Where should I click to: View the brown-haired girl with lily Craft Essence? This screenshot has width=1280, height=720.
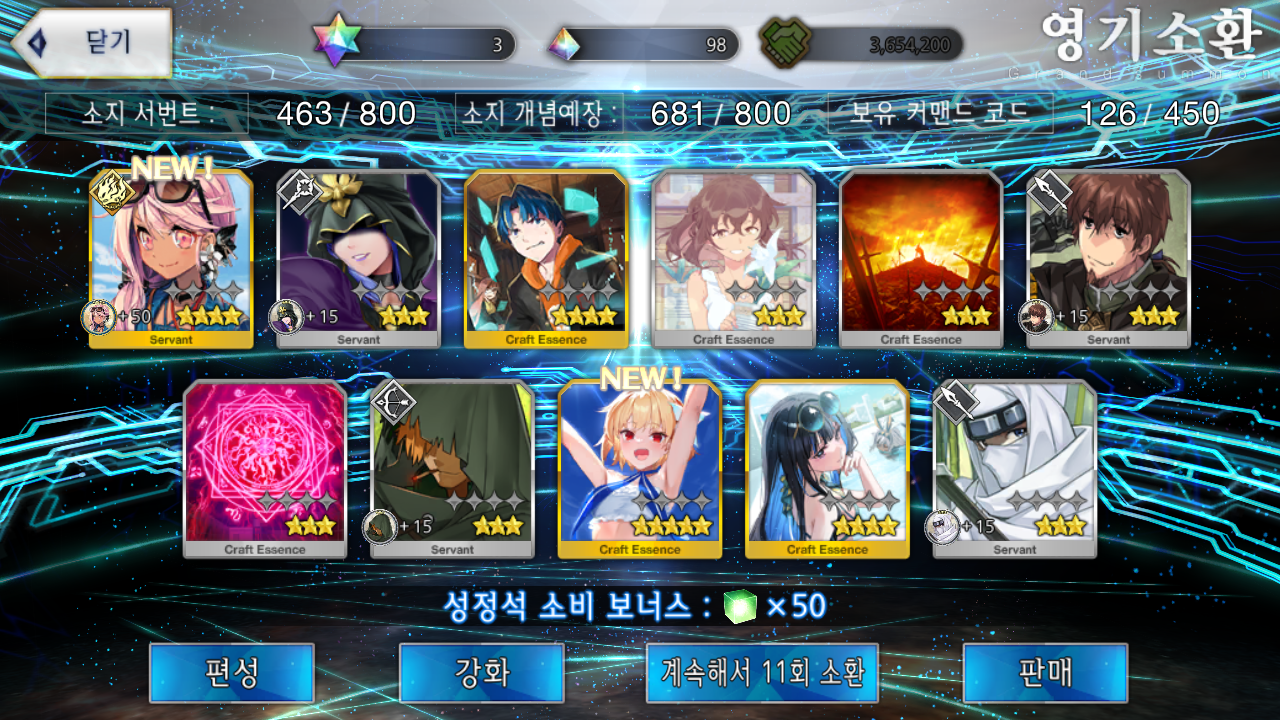[x=734, y=258]
